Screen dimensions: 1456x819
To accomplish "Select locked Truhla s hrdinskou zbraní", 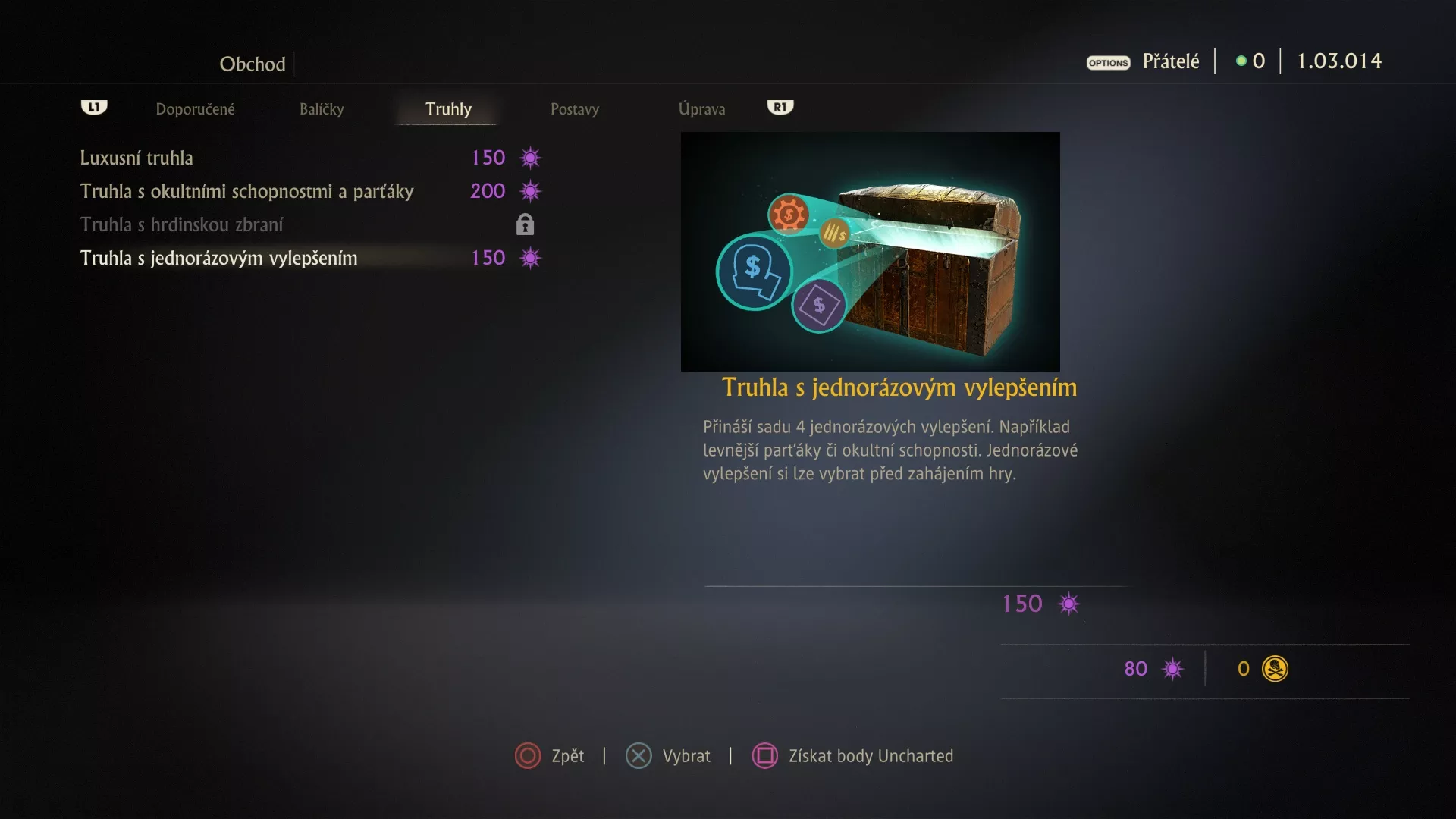I will coord(181,224).
